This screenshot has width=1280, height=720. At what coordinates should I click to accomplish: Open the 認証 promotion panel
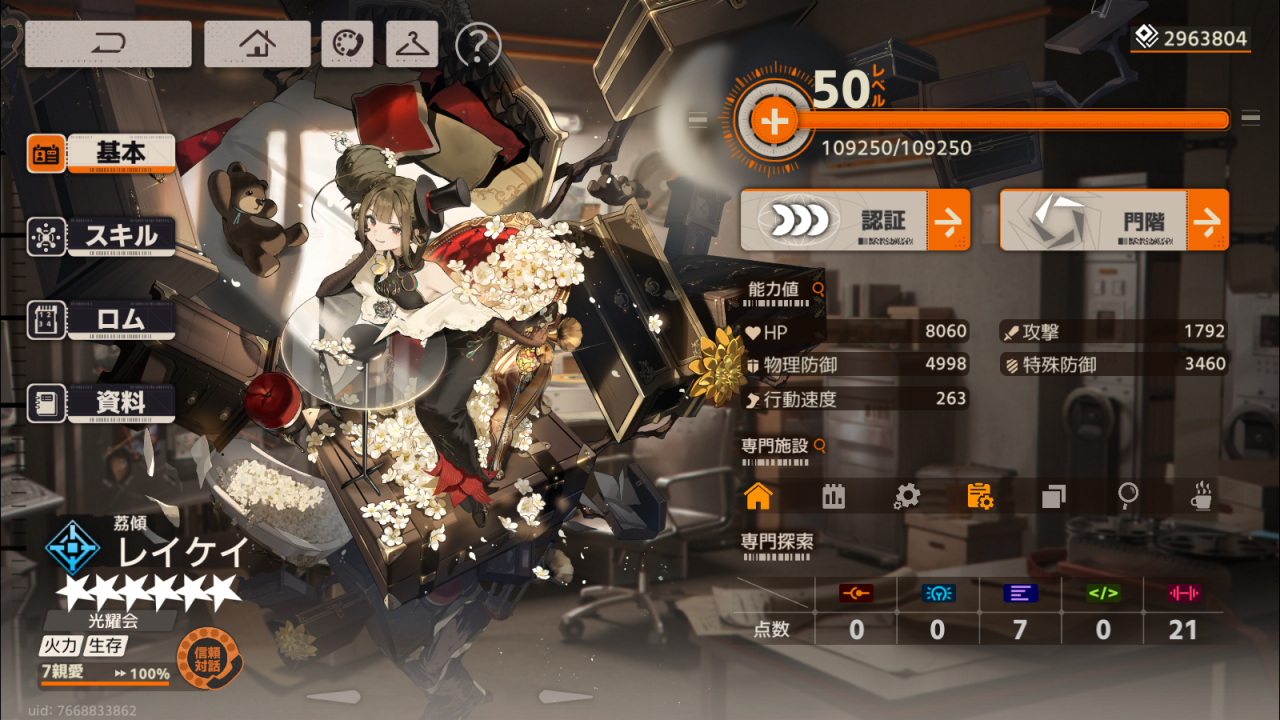pos(855,220)
